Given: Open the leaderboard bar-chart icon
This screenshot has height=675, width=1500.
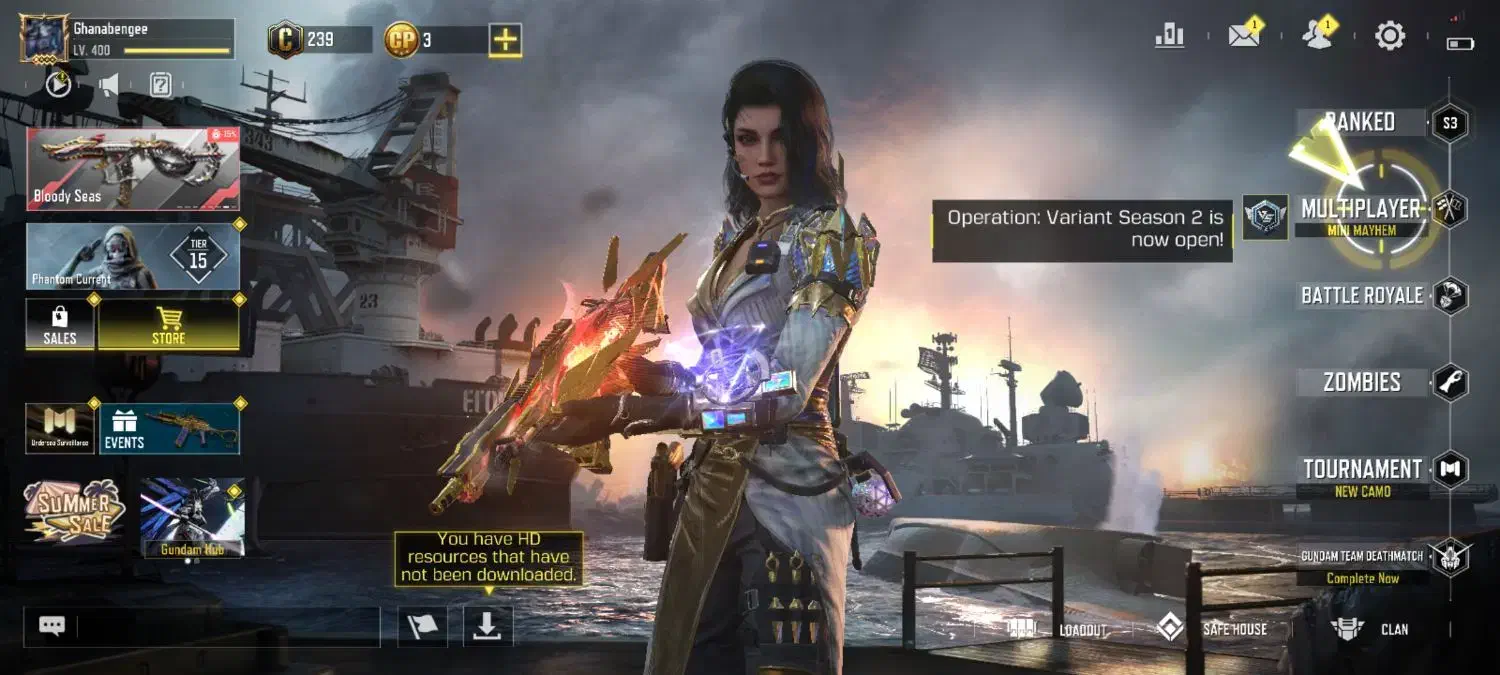Looking at the screenshot, I should 1169,36.
